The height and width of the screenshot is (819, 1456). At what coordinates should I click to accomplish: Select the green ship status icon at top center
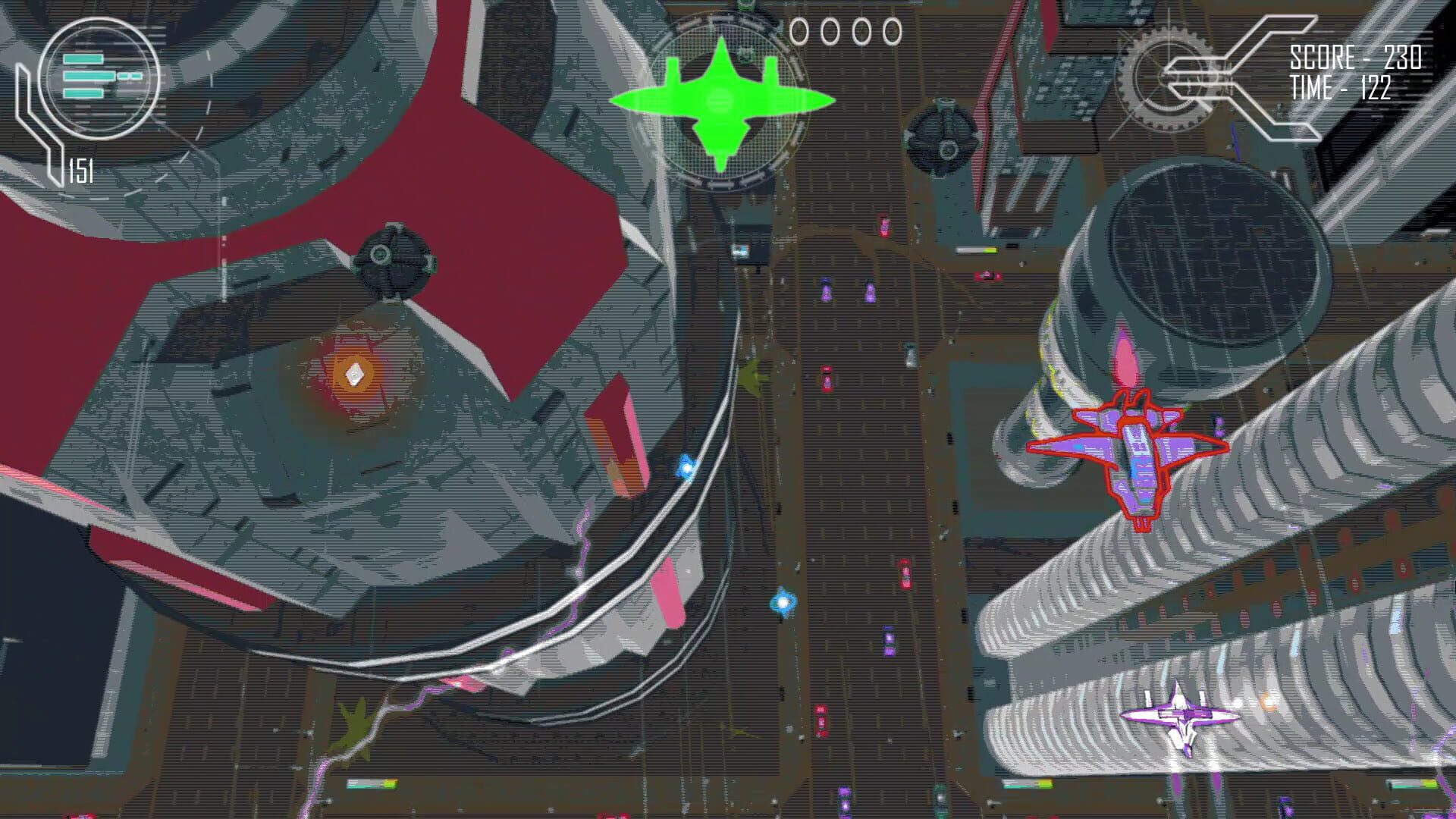pyautogui.click(x=720, y=99)
